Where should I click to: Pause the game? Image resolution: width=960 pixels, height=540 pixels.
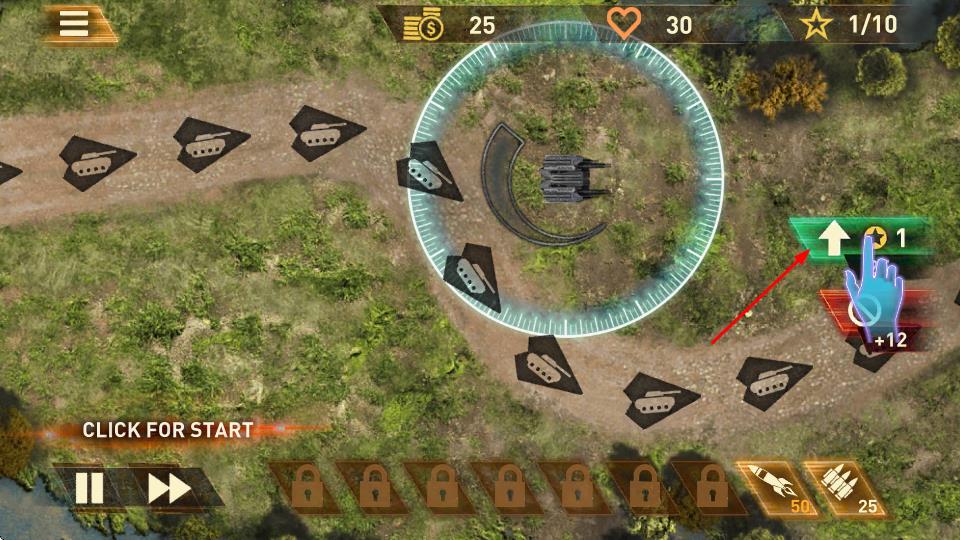89,488
